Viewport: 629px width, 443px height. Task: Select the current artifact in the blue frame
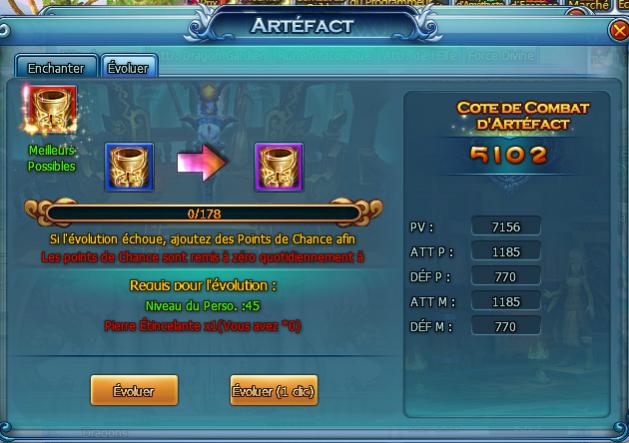[131, 166]
